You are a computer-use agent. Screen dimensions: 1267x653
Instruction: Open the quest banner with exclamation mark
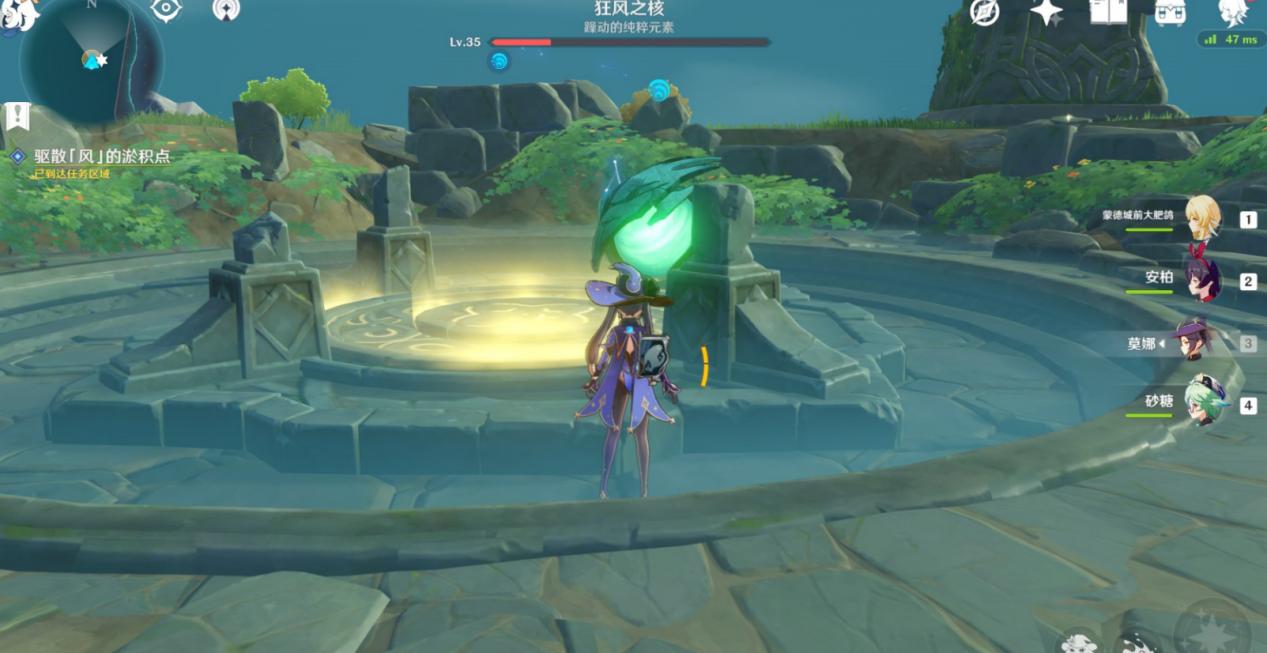16,116
